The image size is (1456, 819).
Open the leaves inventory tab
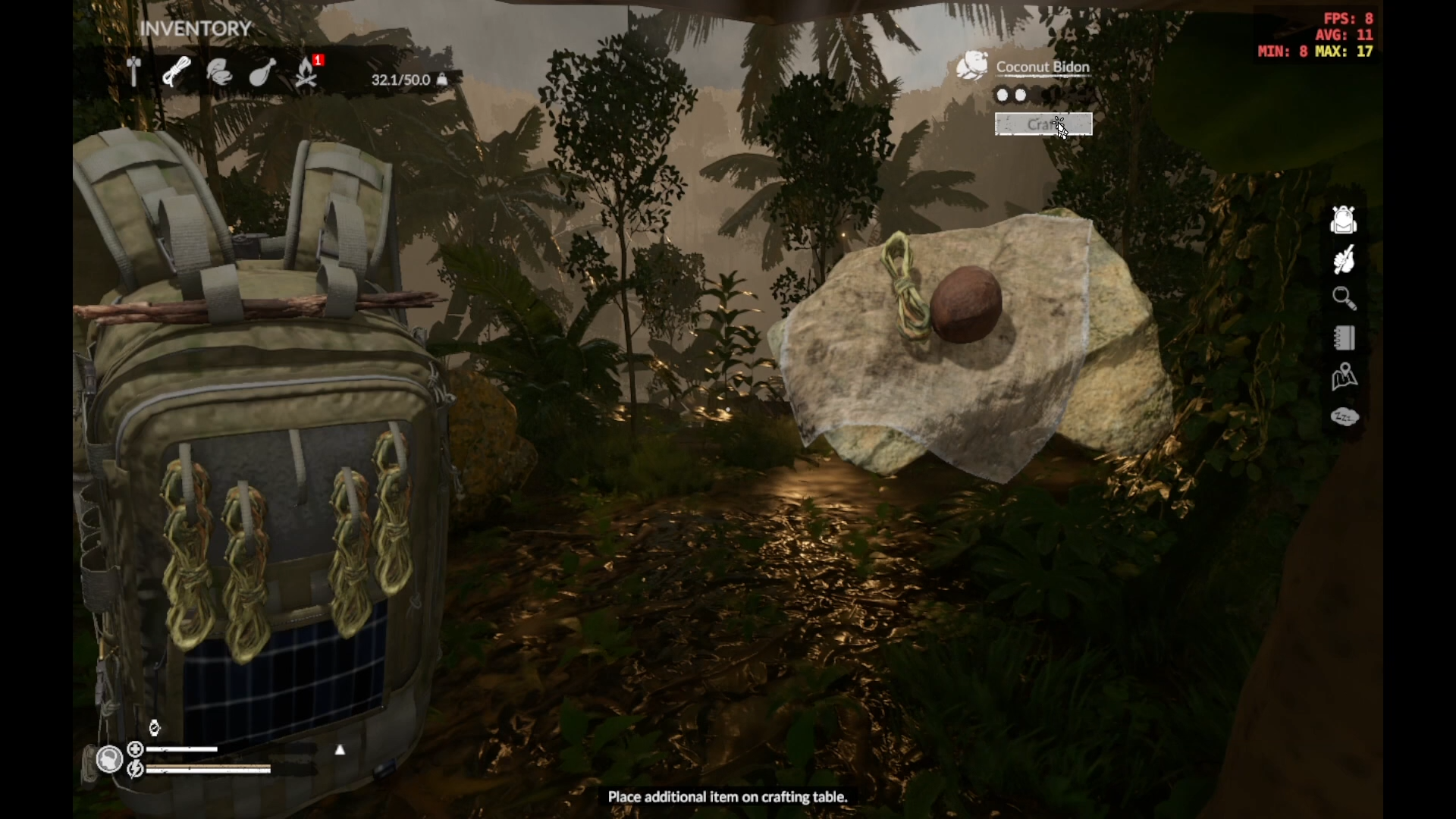219,73
